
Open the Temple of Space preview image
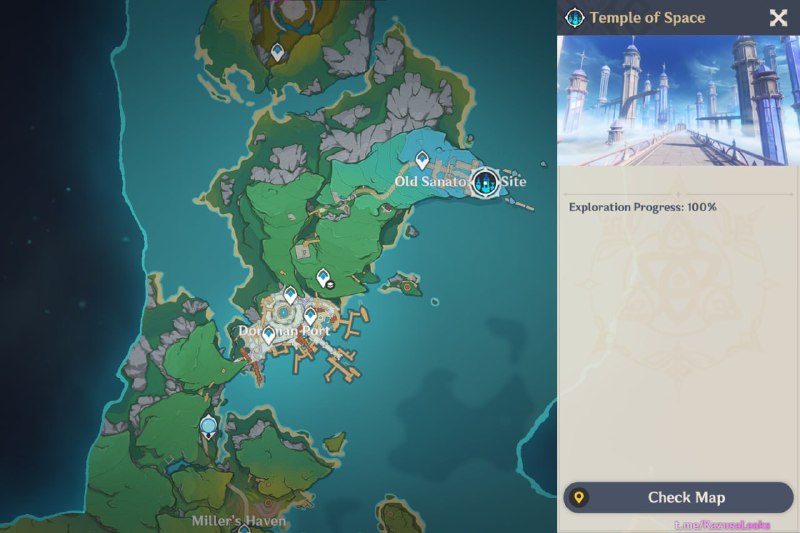click(678, 100)
